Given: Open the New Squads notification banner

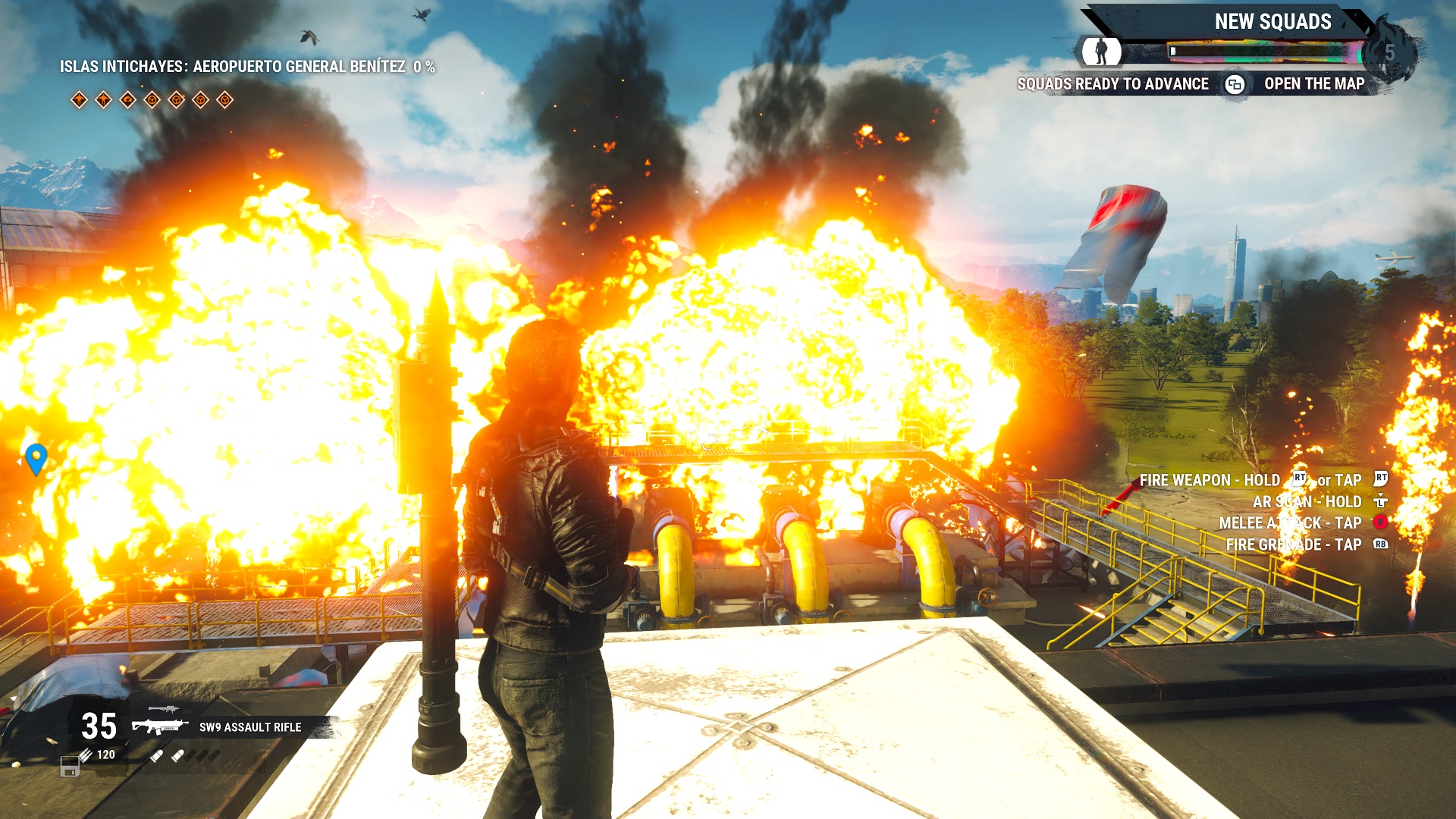Looking at the screenshot, I should tap(1272, 22).
